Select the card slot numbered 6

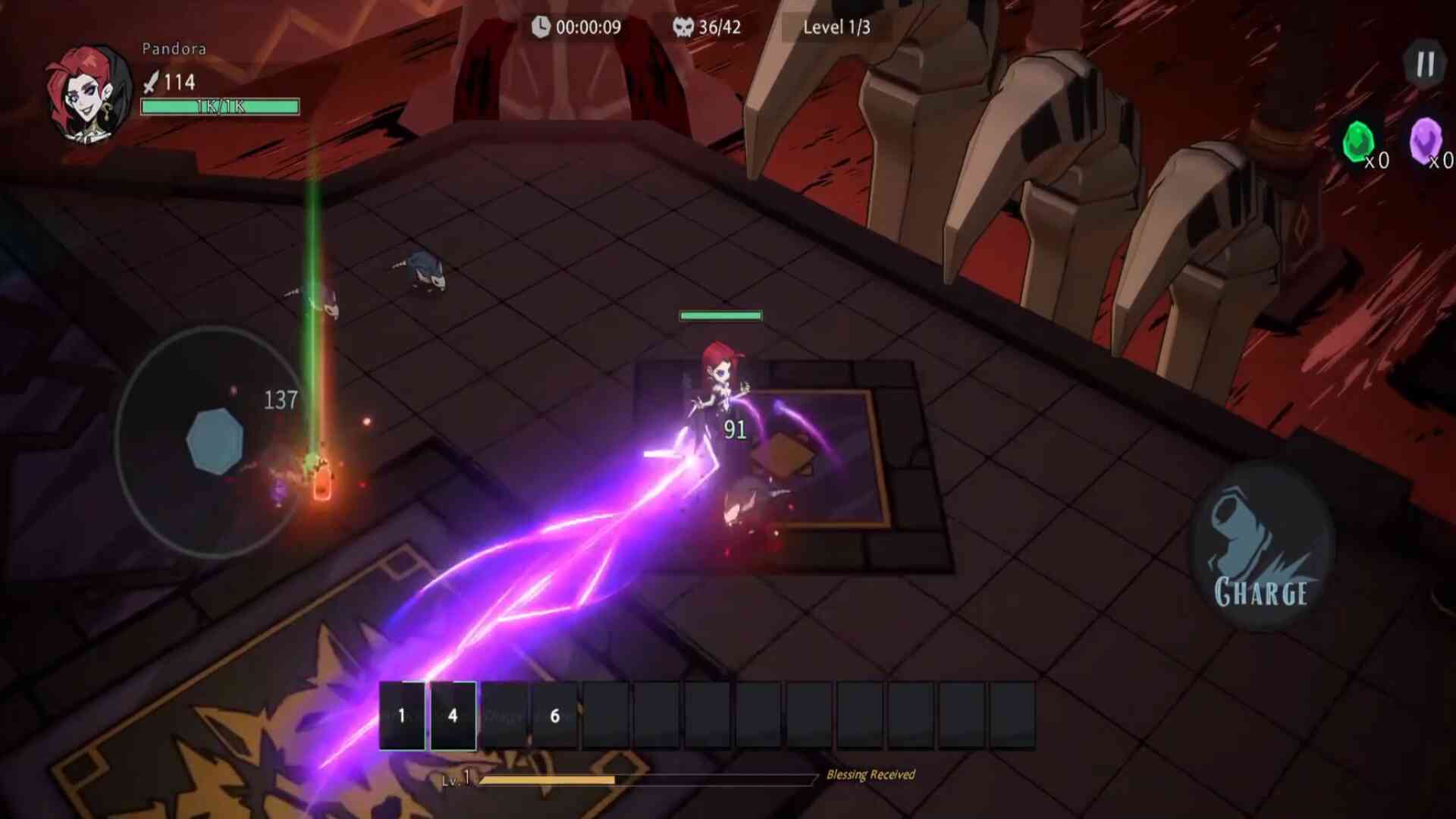(x=555, y=715)
